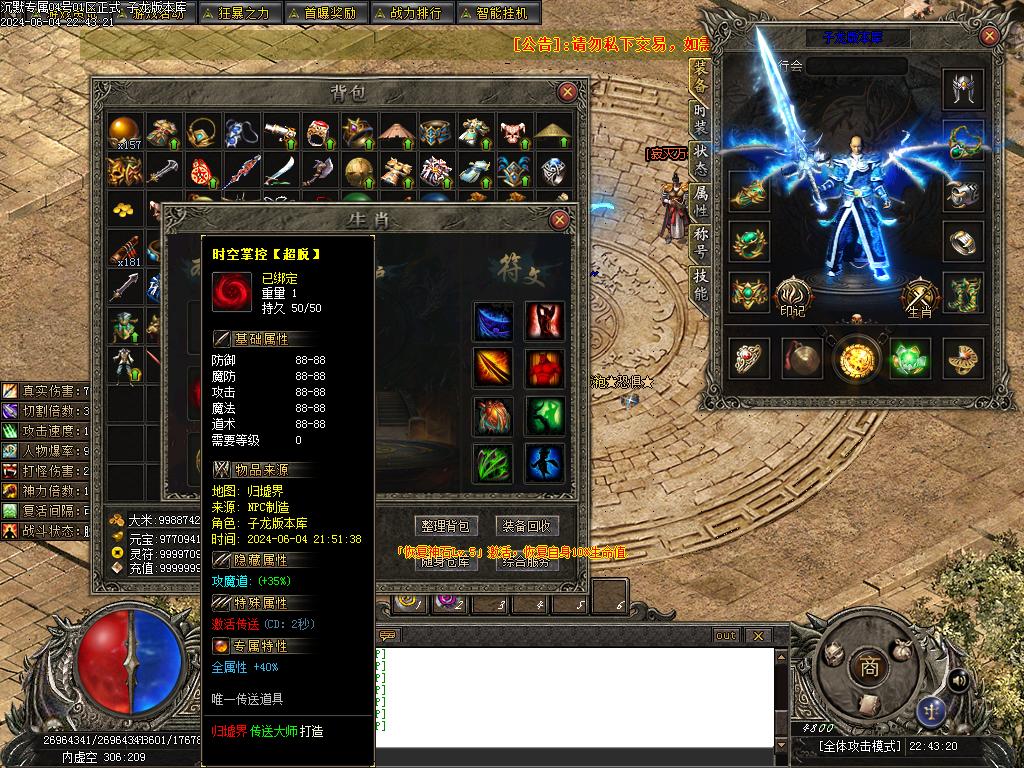The width and height of the screenshot is (1024, 768).
Task: Open the 印记 imprint round button
Action: point(792,295)
